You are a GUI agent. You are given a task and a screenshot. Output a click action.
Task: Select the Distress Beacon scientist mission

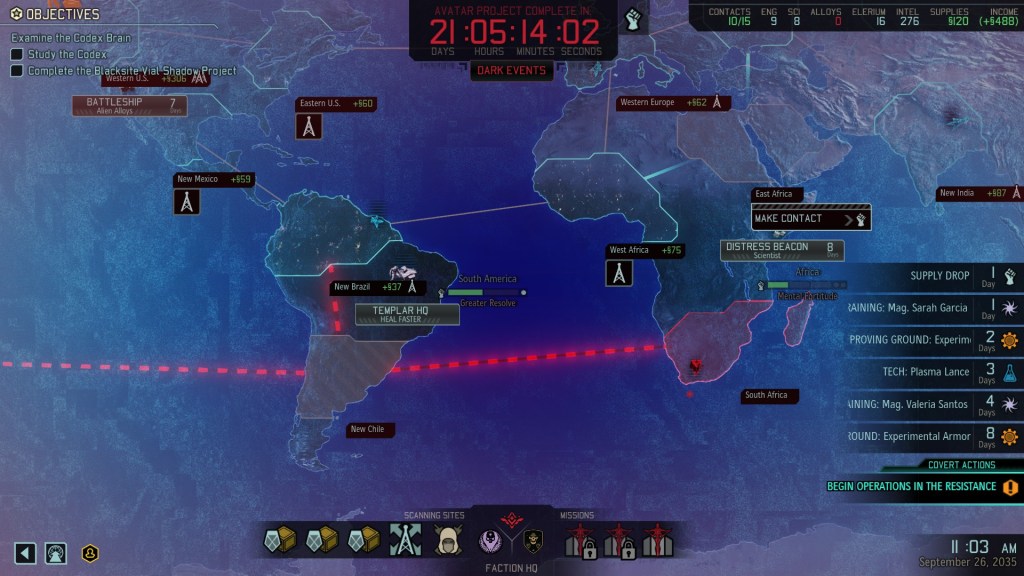pos(782,250)
